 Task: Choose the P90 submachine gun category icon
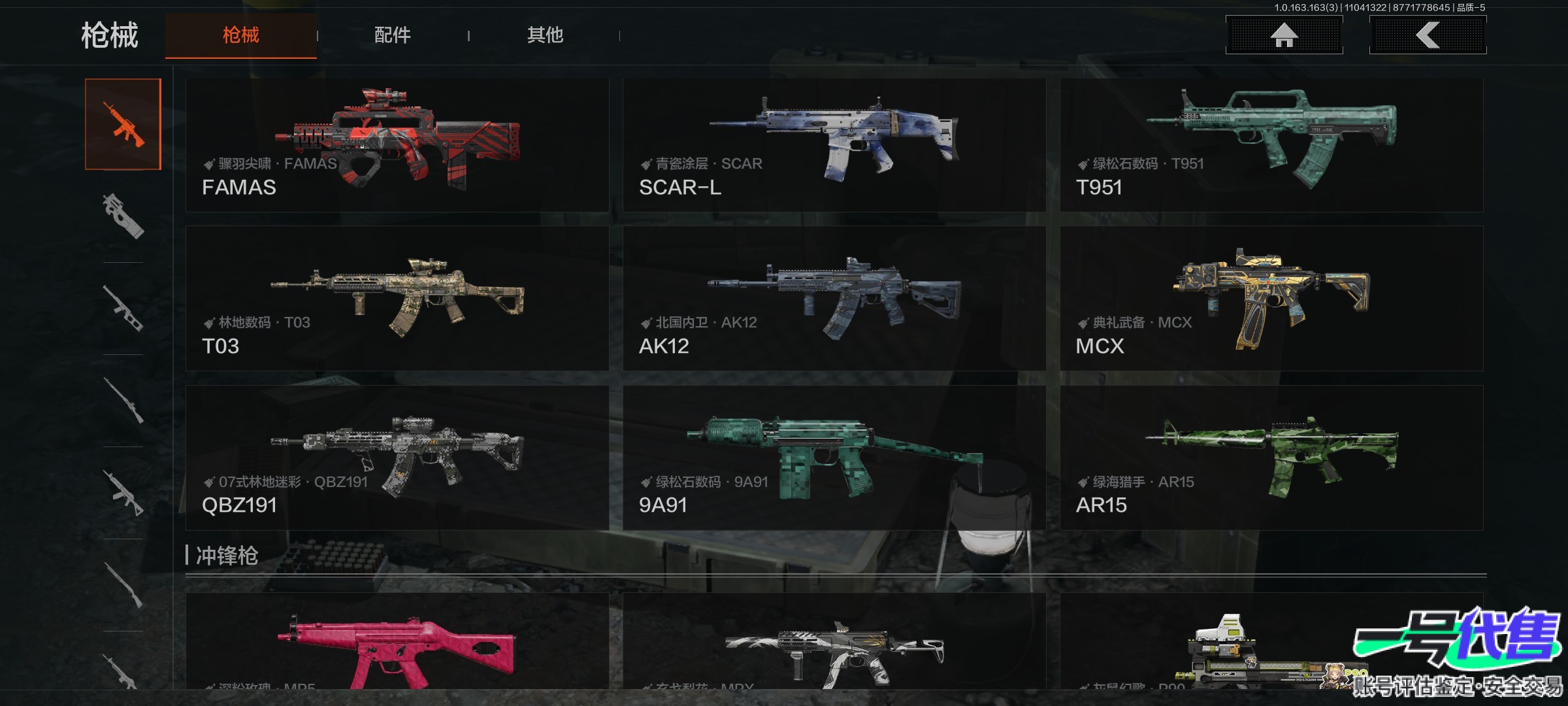(x=123, y=216)
